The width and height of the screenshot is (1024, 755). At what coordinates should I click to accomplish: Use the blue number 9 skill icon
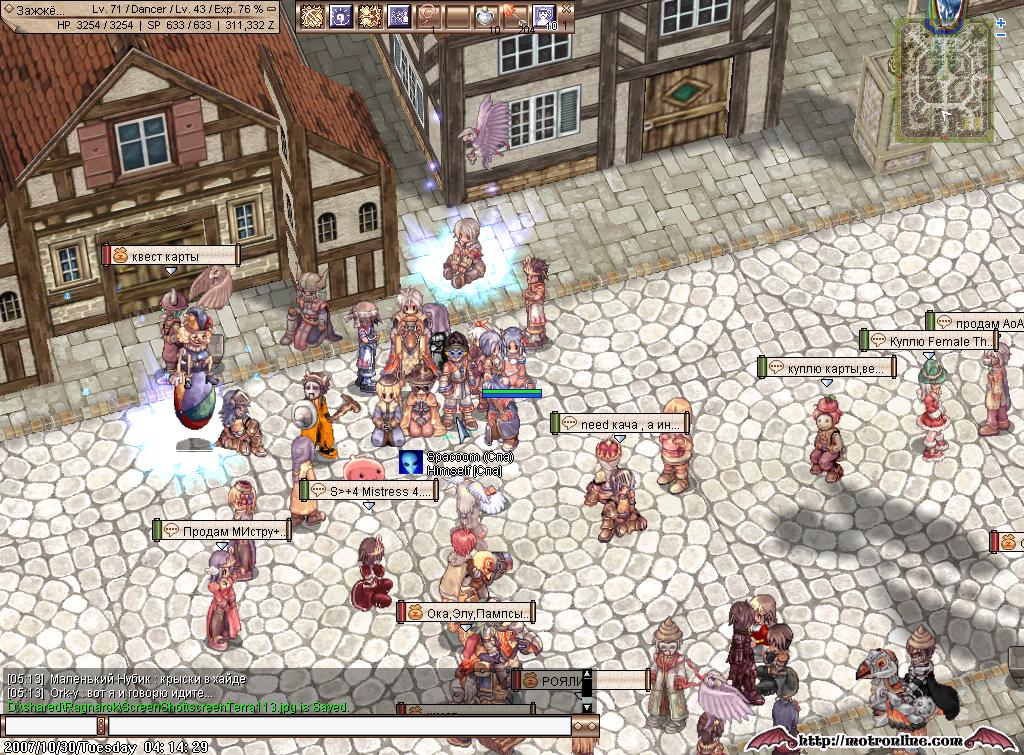(341, 16)
